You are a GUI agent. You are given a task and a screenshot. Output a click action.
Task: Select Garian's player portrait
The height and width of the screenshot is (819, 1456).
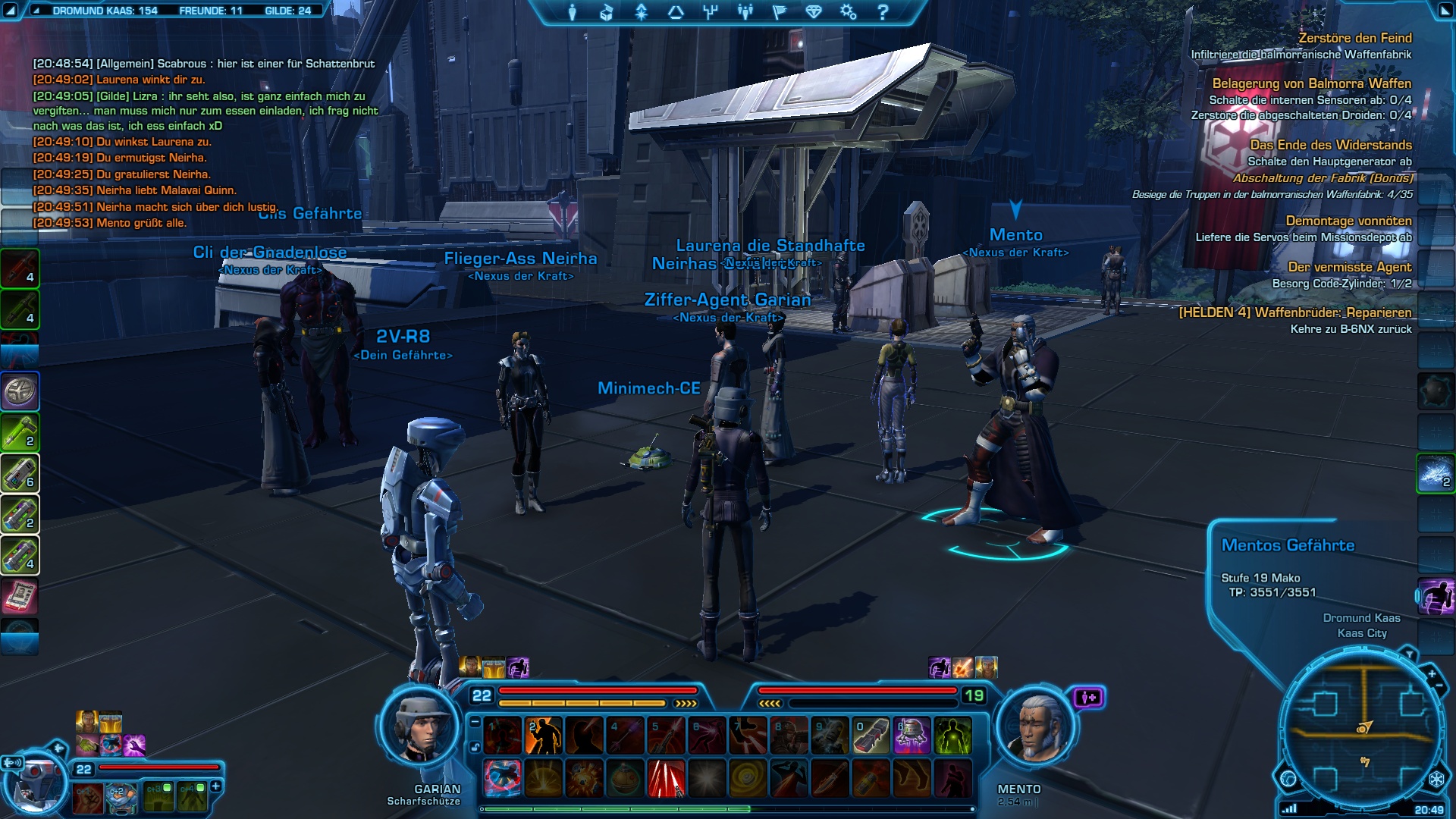coord(421,728)
